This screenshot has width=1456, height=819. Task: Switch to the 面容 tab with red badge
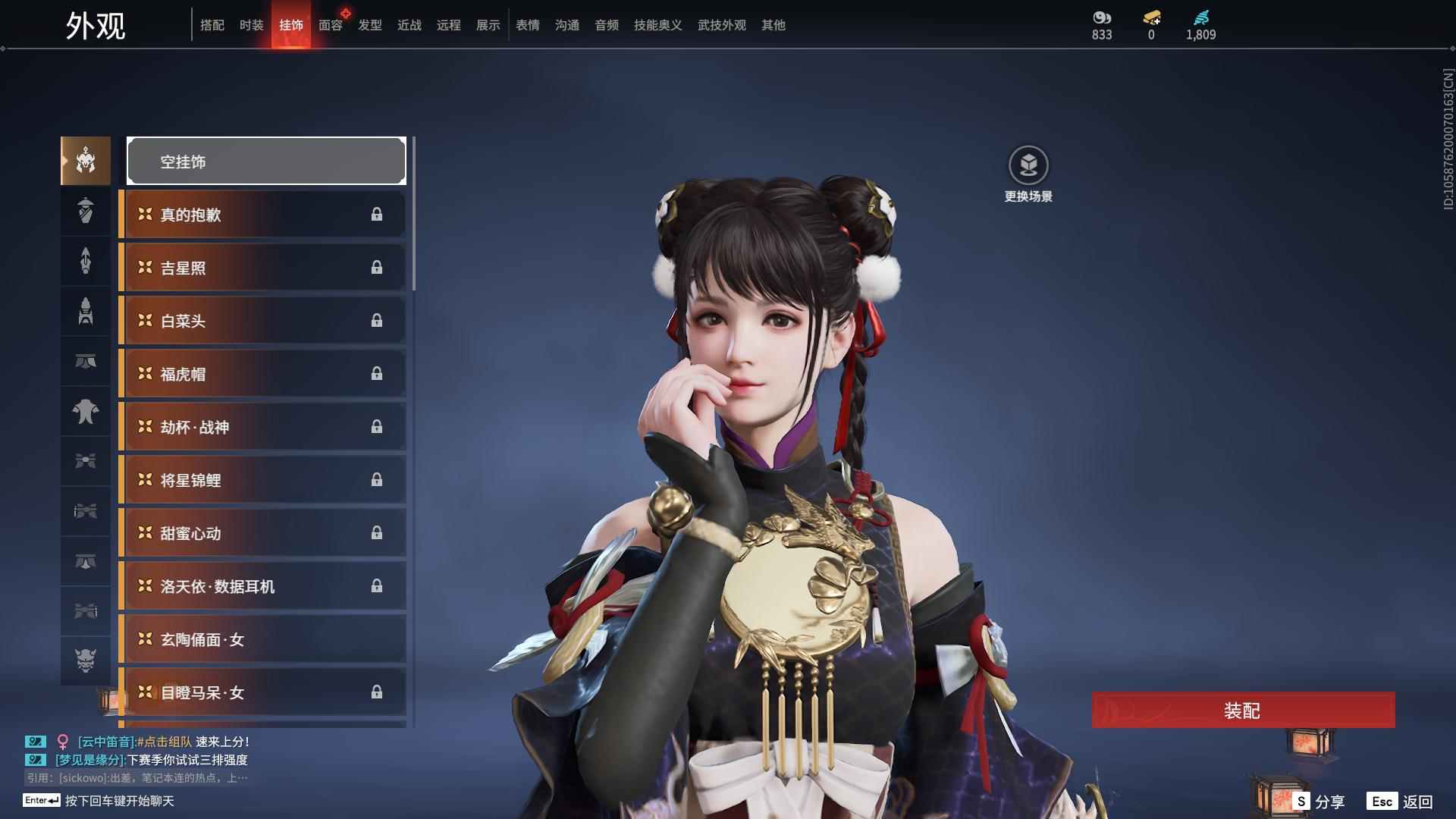coord(330,25)
